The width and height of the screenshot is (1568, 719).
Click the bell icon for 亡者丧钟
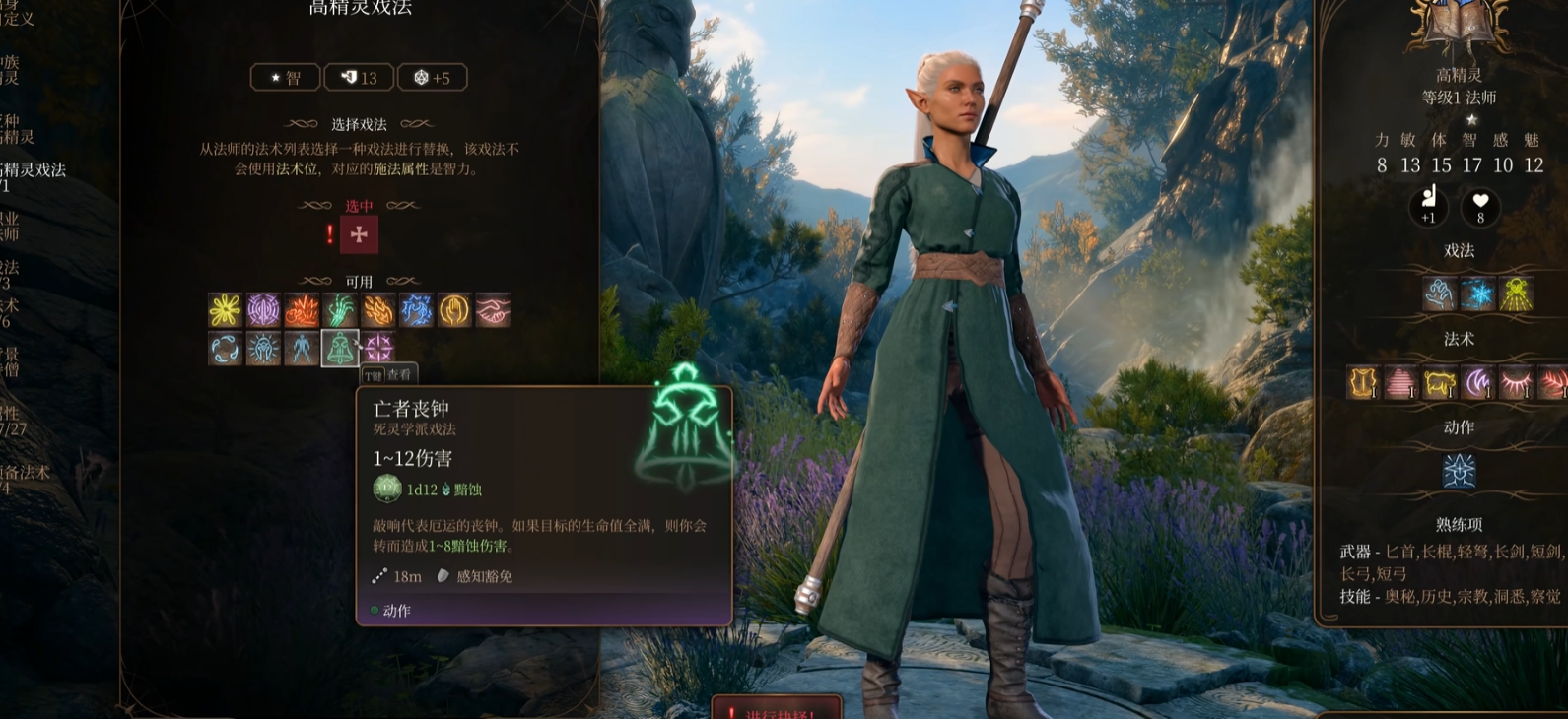pos(339,348)
